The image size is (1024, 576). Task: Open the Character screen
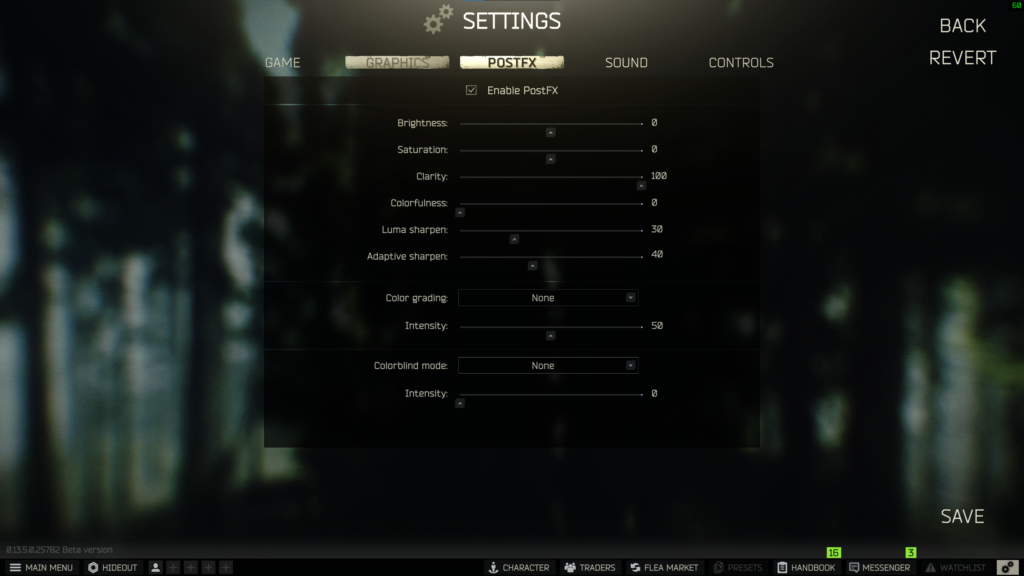click(518, 568)
